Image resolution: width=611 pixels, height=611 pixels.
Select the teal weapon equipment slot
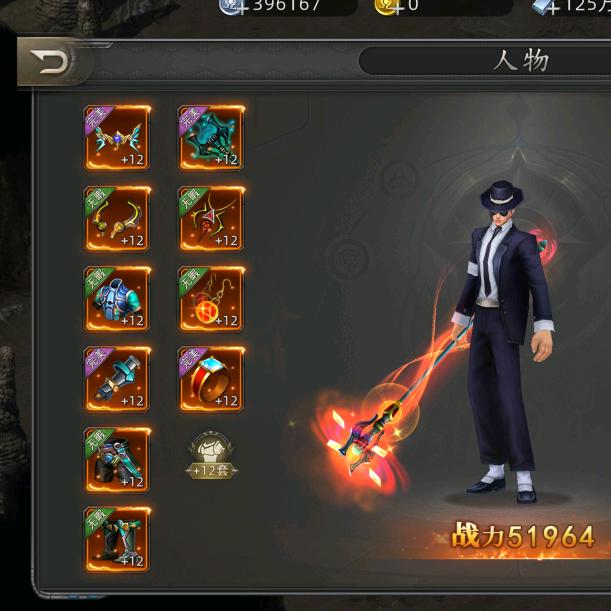(x=211, y=138)
